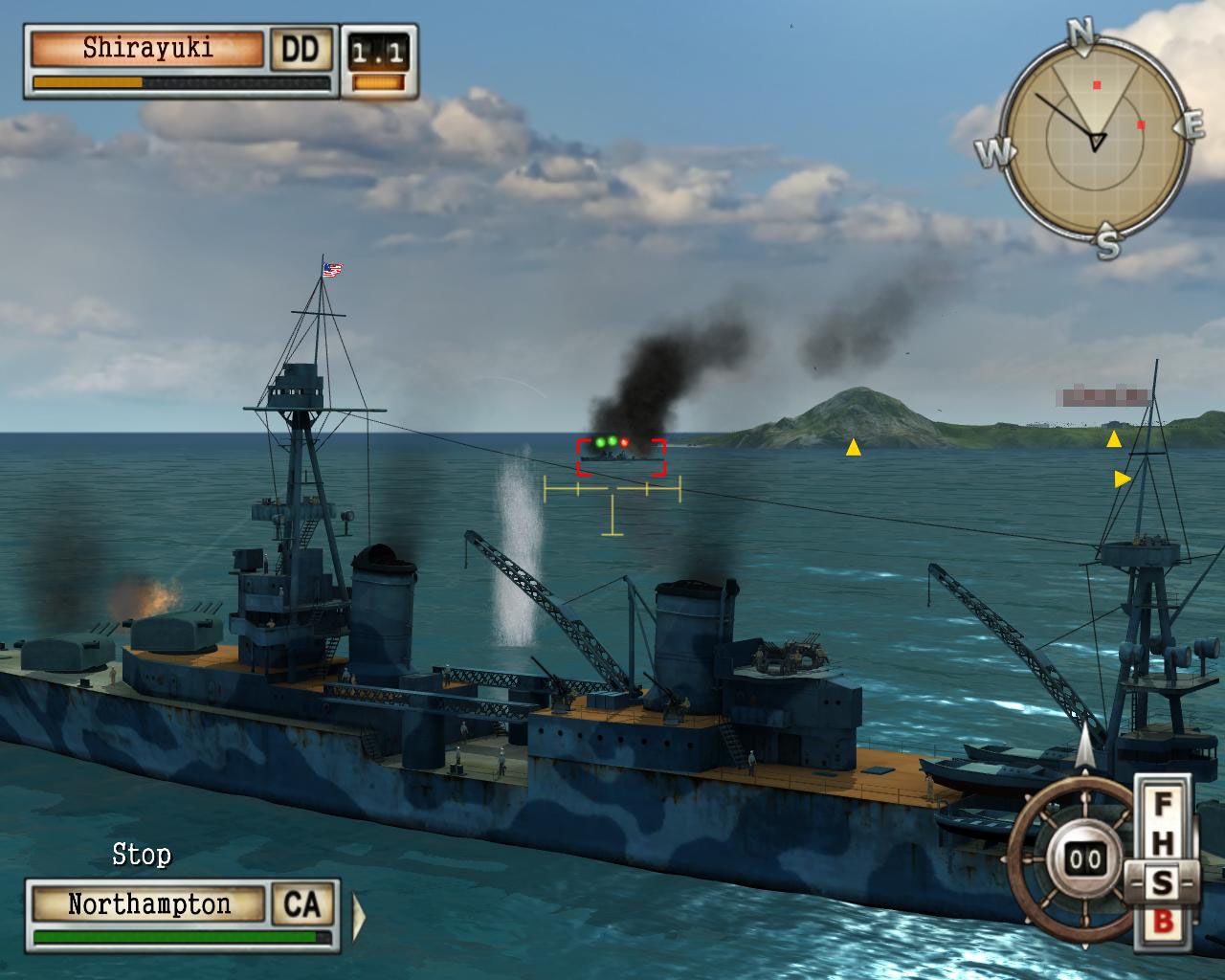Select the red-bracketed enemy ship target
This screenshot has height=980, width=1225.
[620, 457]
